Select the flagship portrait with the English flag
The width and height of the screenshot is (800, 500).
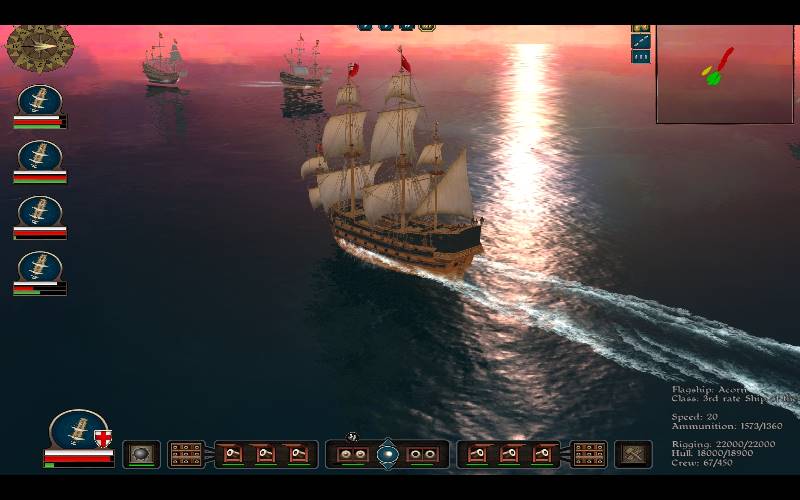click(79, 430)
